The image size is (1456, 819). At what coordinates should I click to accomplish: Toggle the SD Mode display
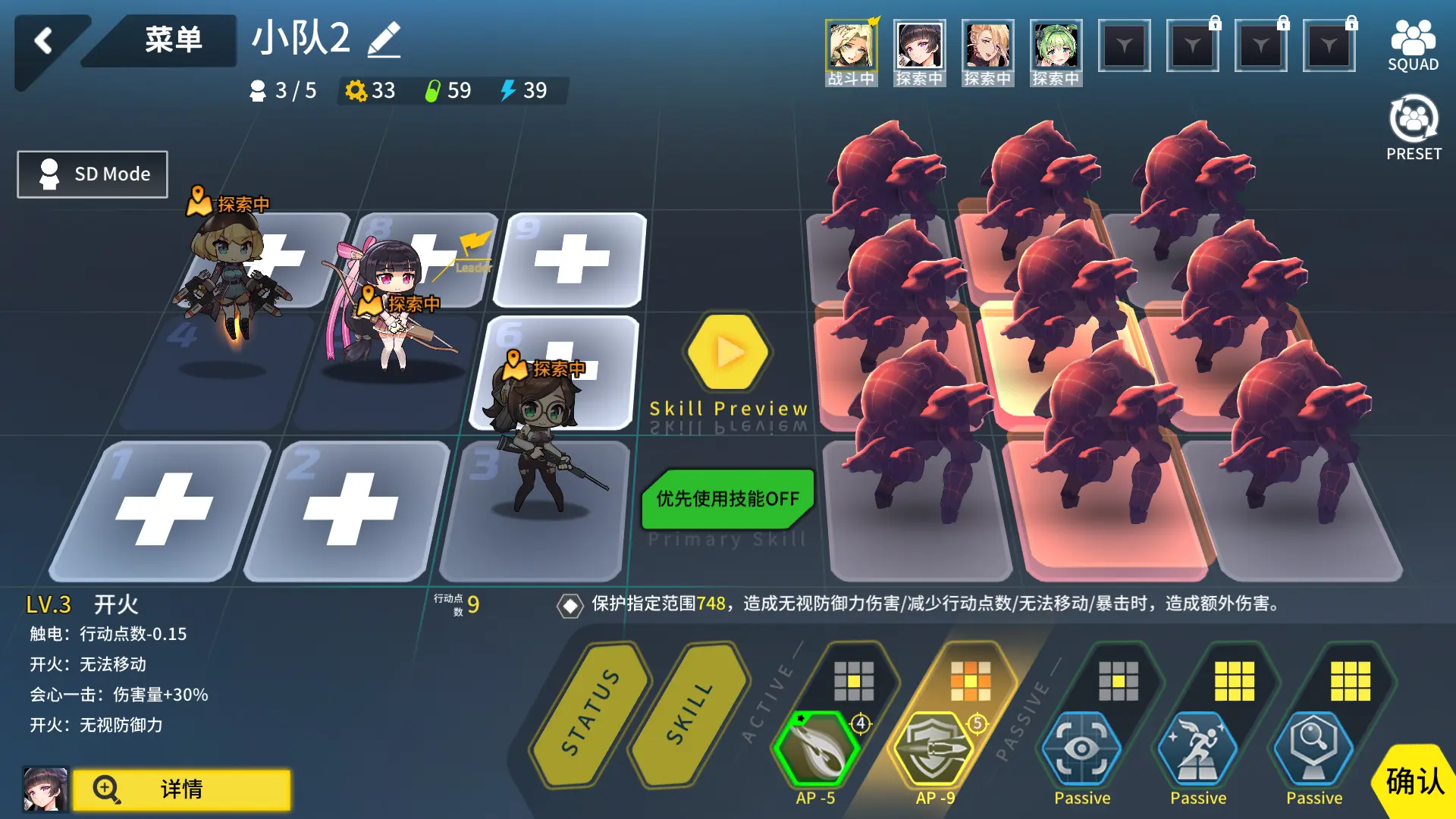pyautogui.click(x=91, y=174)
